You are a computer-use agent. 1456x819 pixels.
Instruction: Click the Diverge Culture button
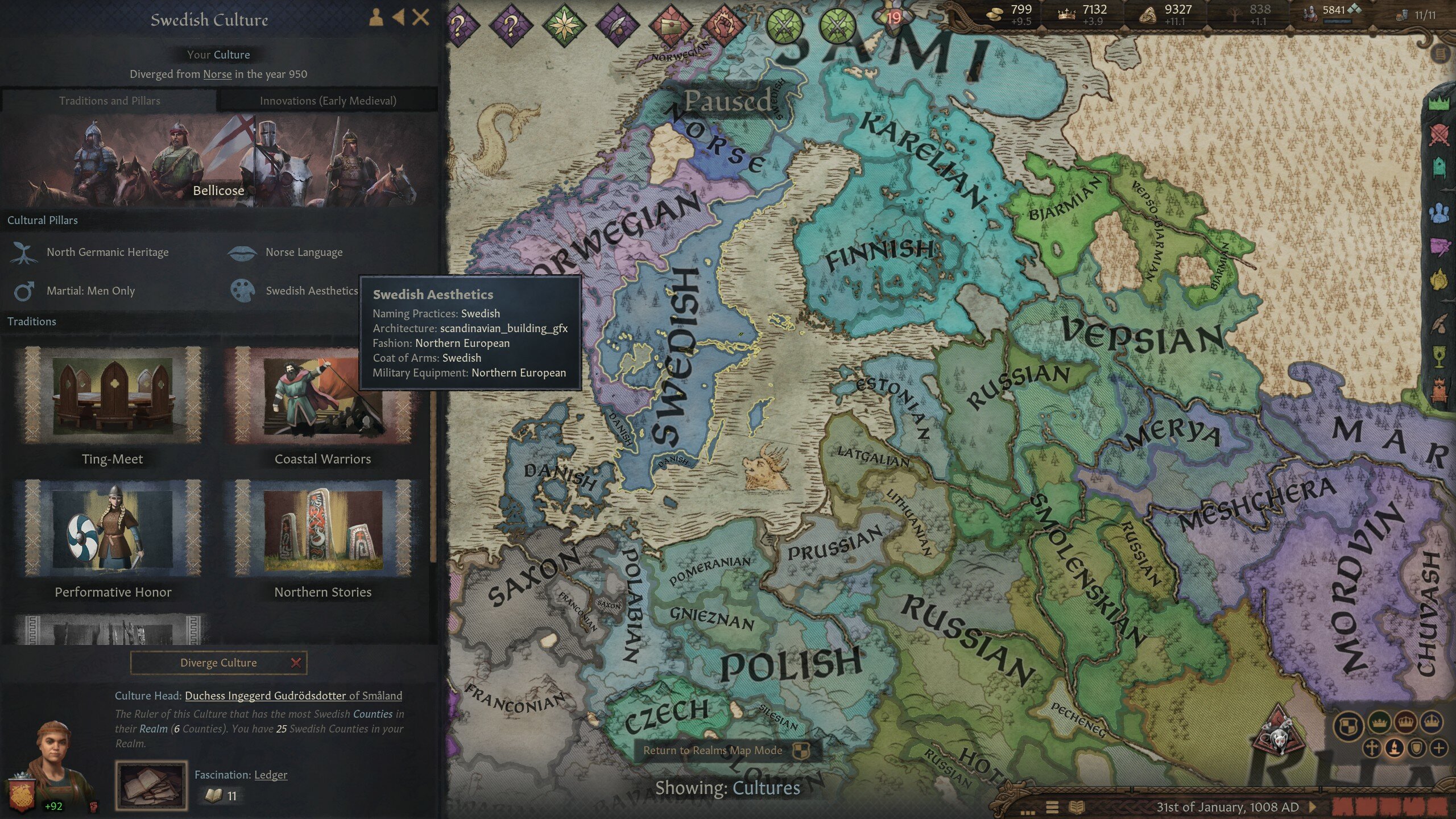coord(218,663)
